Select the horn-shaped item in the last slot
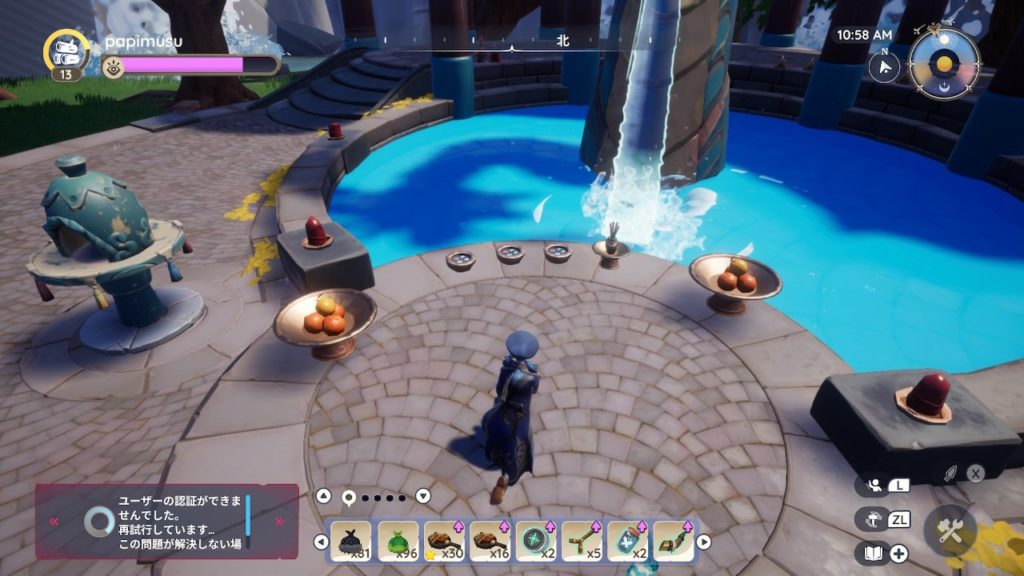This screenshot has width=1024, height=576. coord(675,540)
